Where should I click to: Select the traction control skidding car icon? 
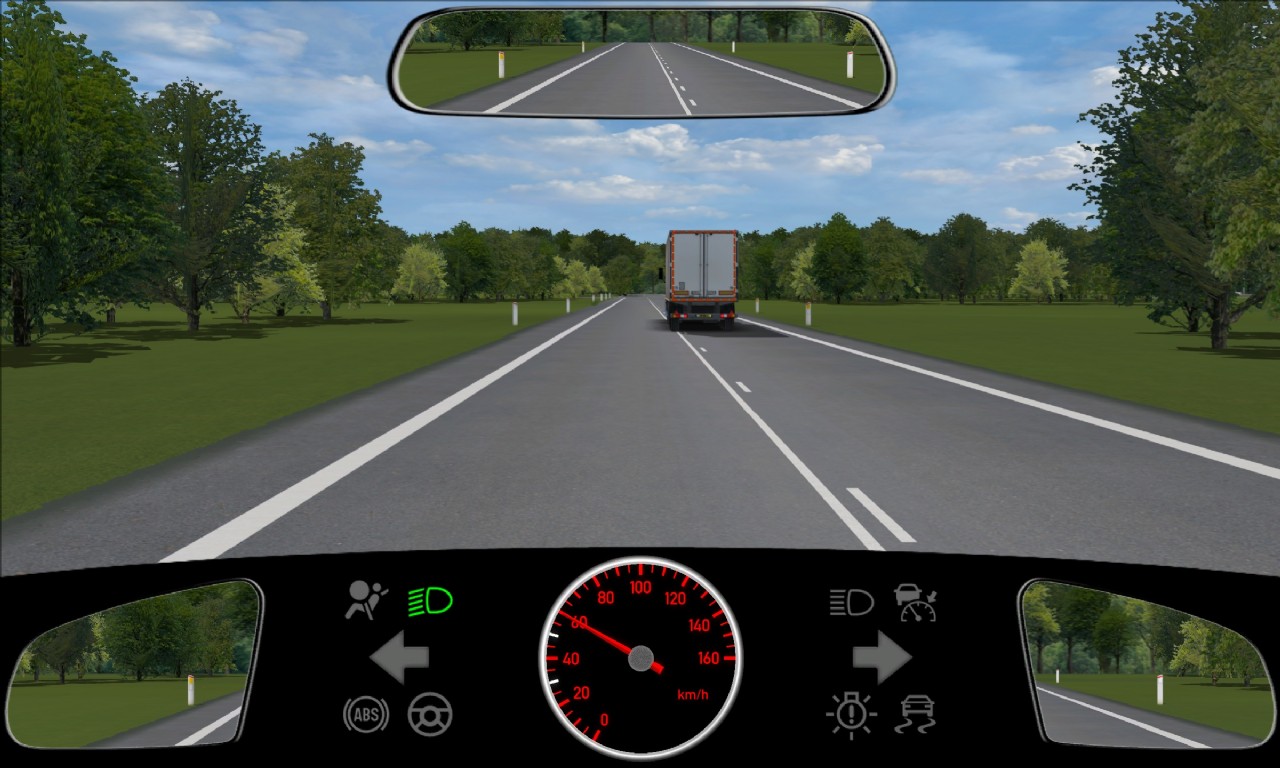(x=916, y=715)
